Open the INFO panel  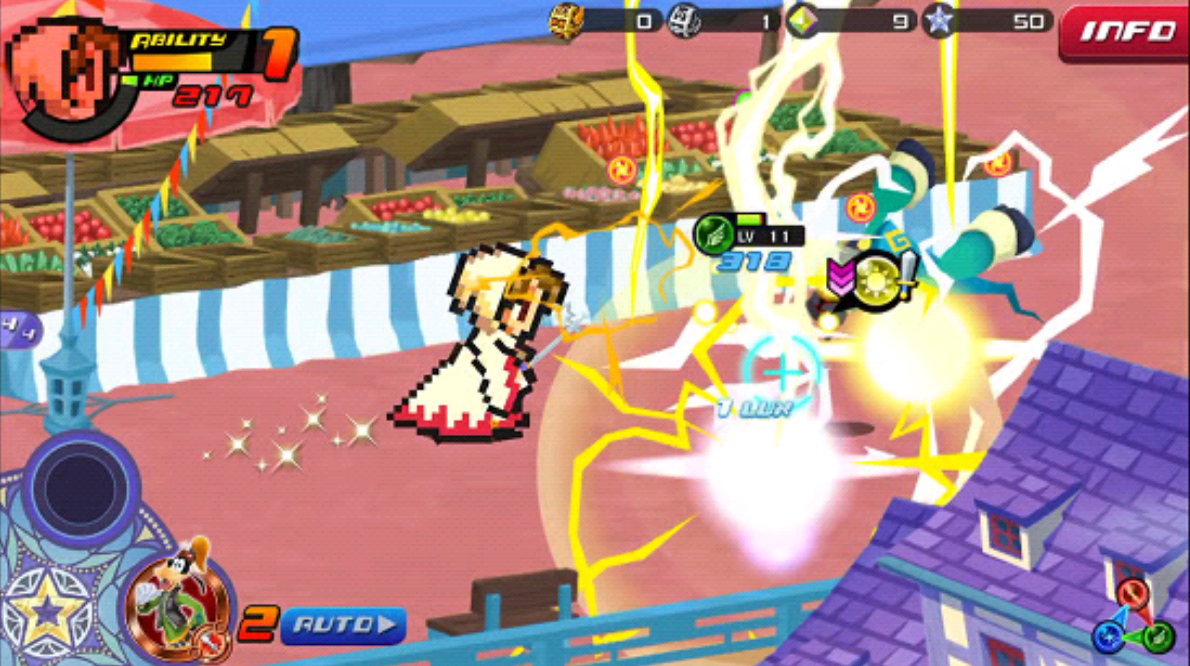(x=1122, y=31)
